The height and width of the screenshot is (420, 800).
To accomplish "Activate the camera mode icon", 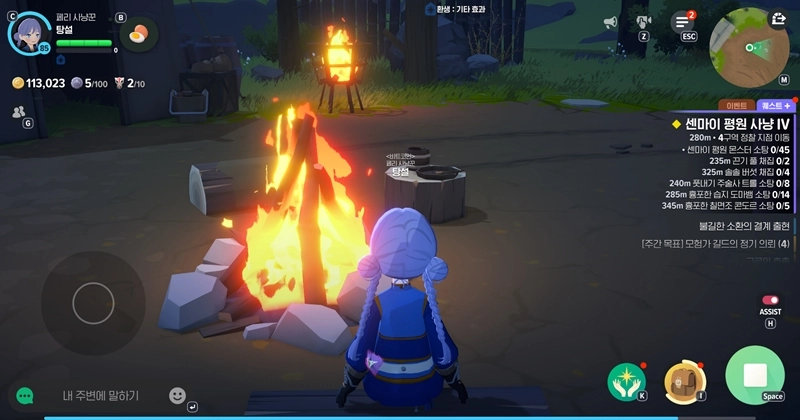I will pos(643,21).
